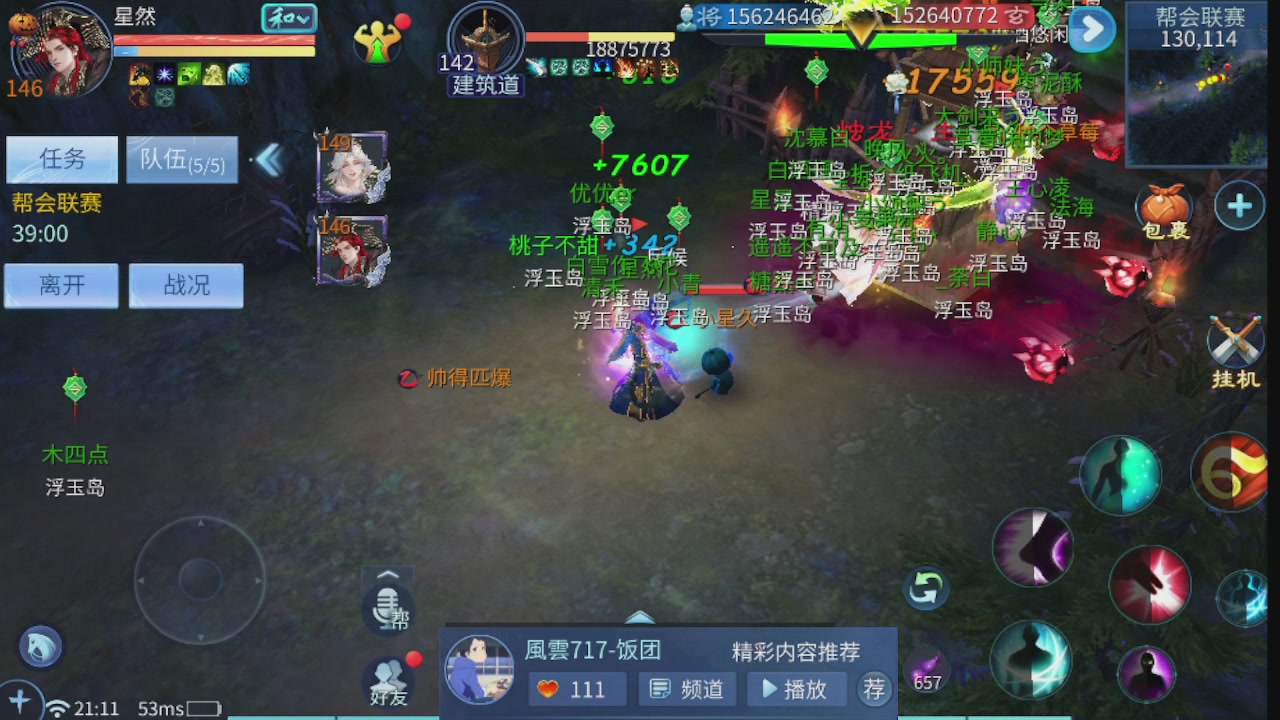The width and height of the screenshot is (1280, 720).
Task: Switch to the 任务 tab
Action: point(60,160)
